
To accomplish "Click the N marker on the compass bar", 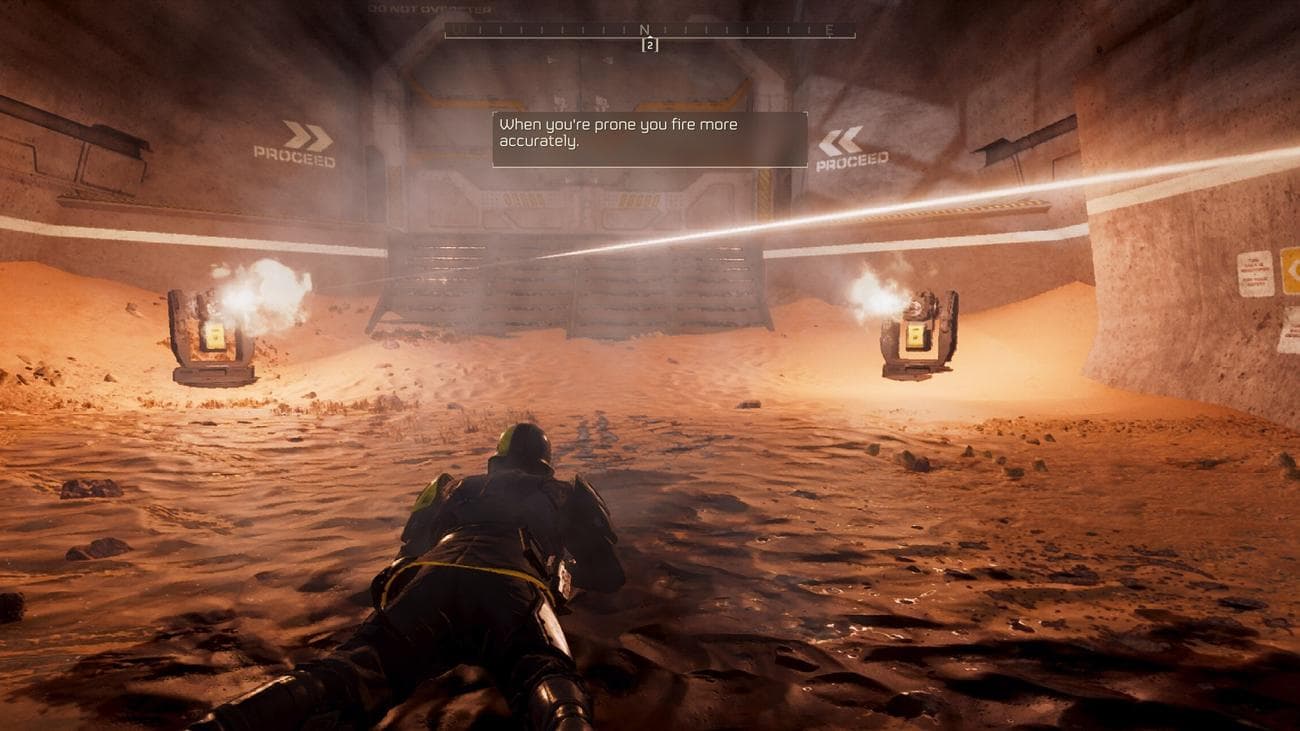I will (x=644, y=28).
